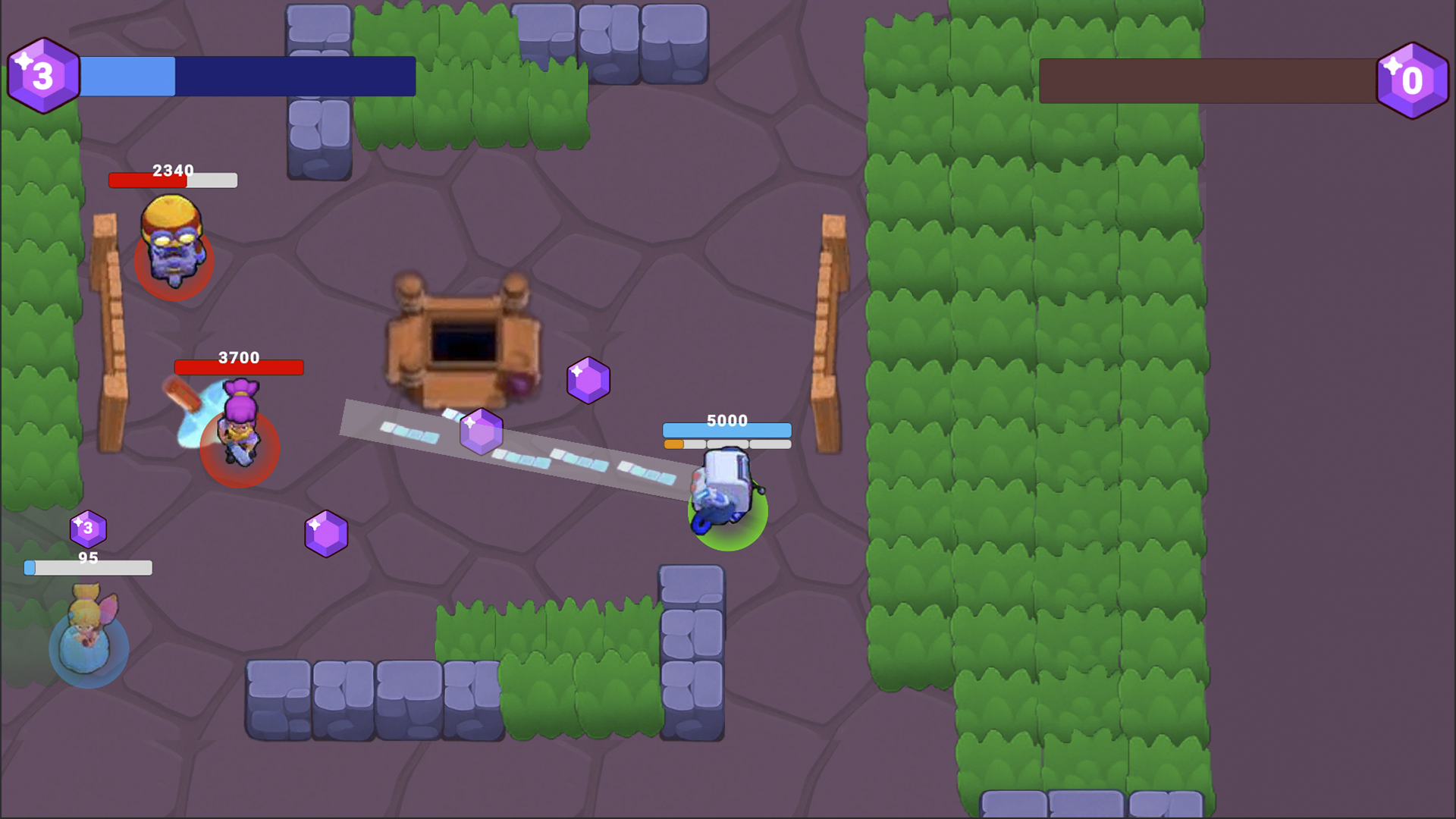The image size is (1456, 819).
Task: Click the blue team score progress bar
Action: click(246, 76)
